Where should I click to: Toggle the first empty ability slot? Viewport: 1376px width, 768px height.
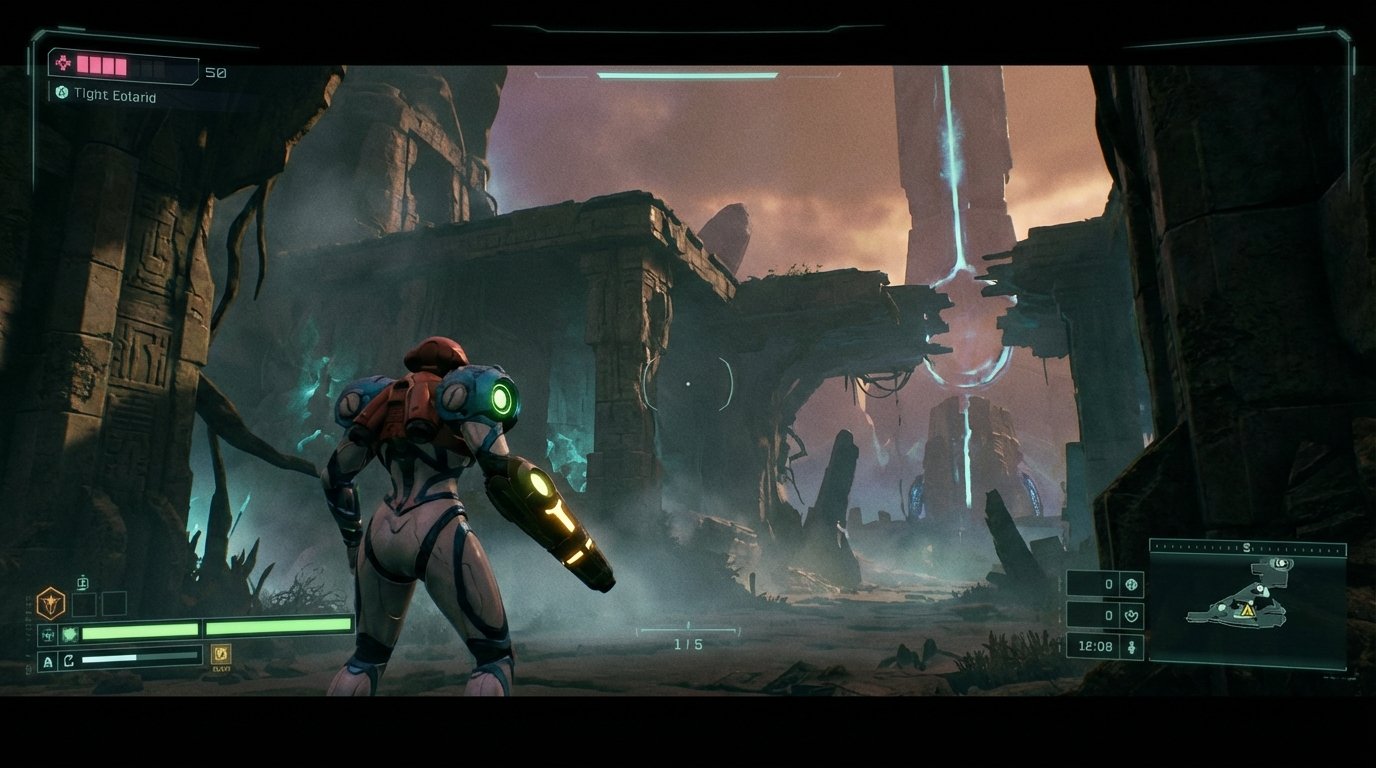coord(84,604)
